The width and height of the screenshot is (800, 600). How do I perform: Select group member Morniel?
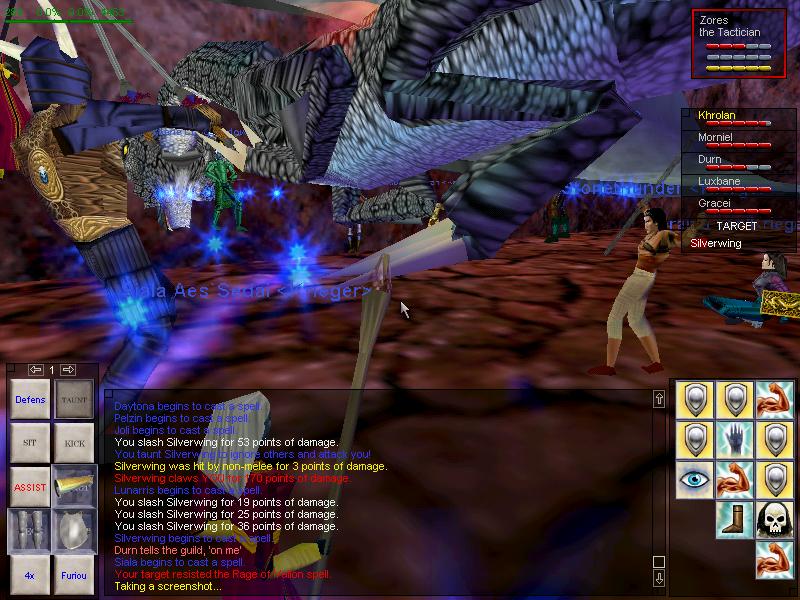[716, 138]
